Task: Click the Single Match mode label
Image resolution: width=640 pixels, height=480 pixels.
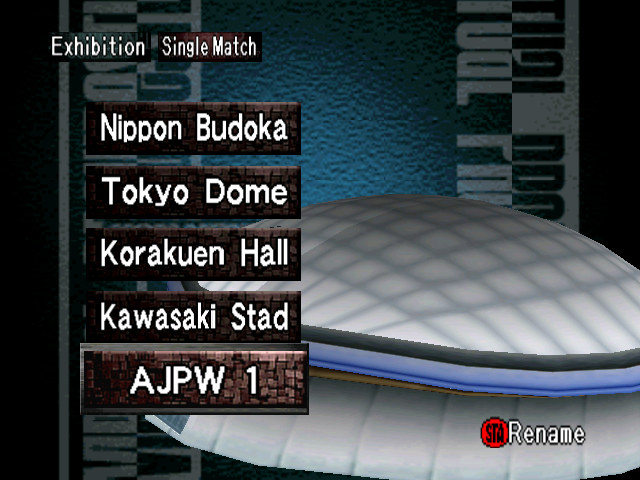Action: [x=209, y=47]
